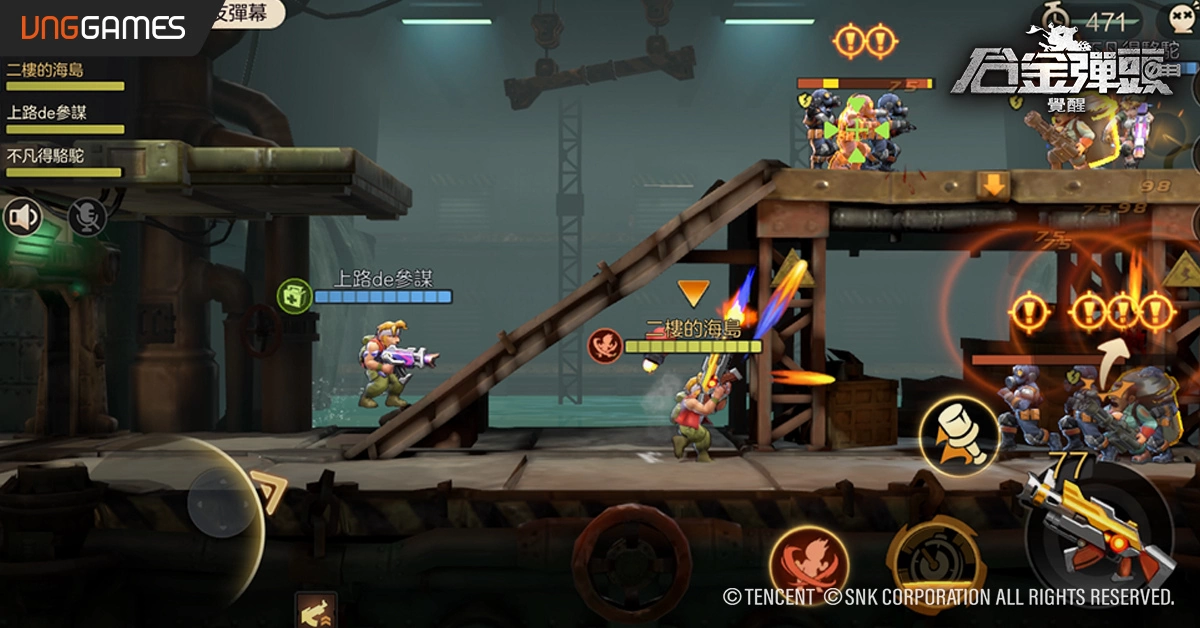Unmute the crossed-out microphone

pos(87,217)
